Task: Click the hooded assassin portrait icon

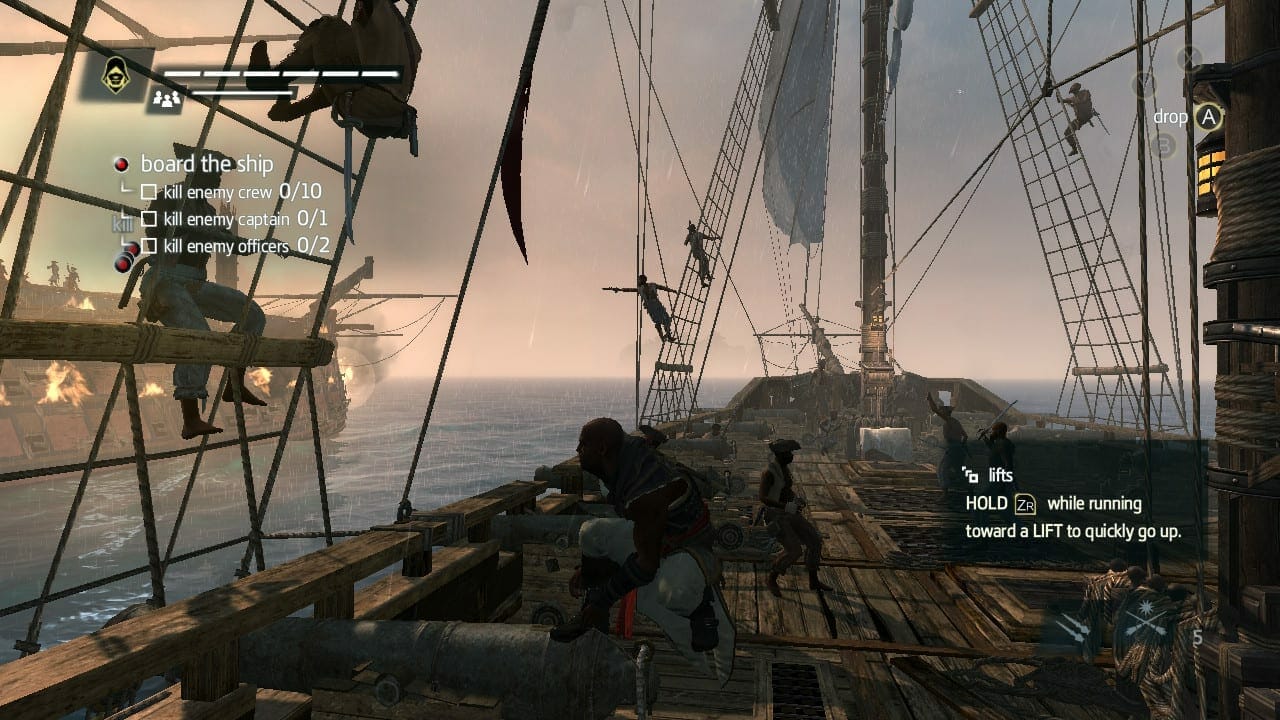Action: tap(117, 75)
